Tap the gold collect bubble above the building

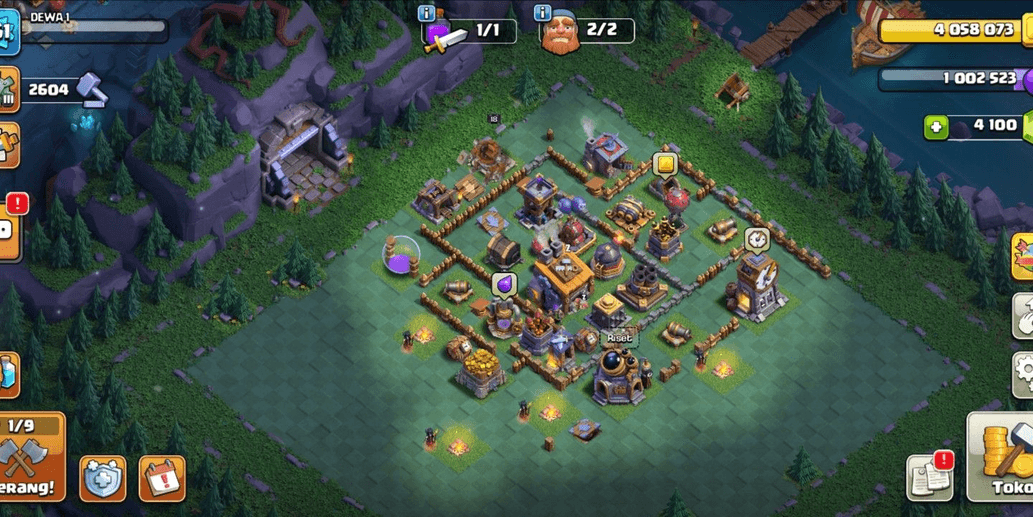point(664,164)
